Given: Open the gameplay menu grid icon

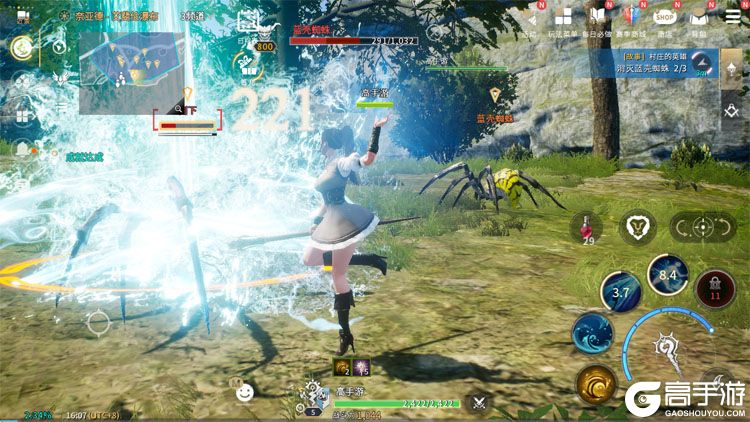Looking at the screenshot, I should (x=564, y=17).
